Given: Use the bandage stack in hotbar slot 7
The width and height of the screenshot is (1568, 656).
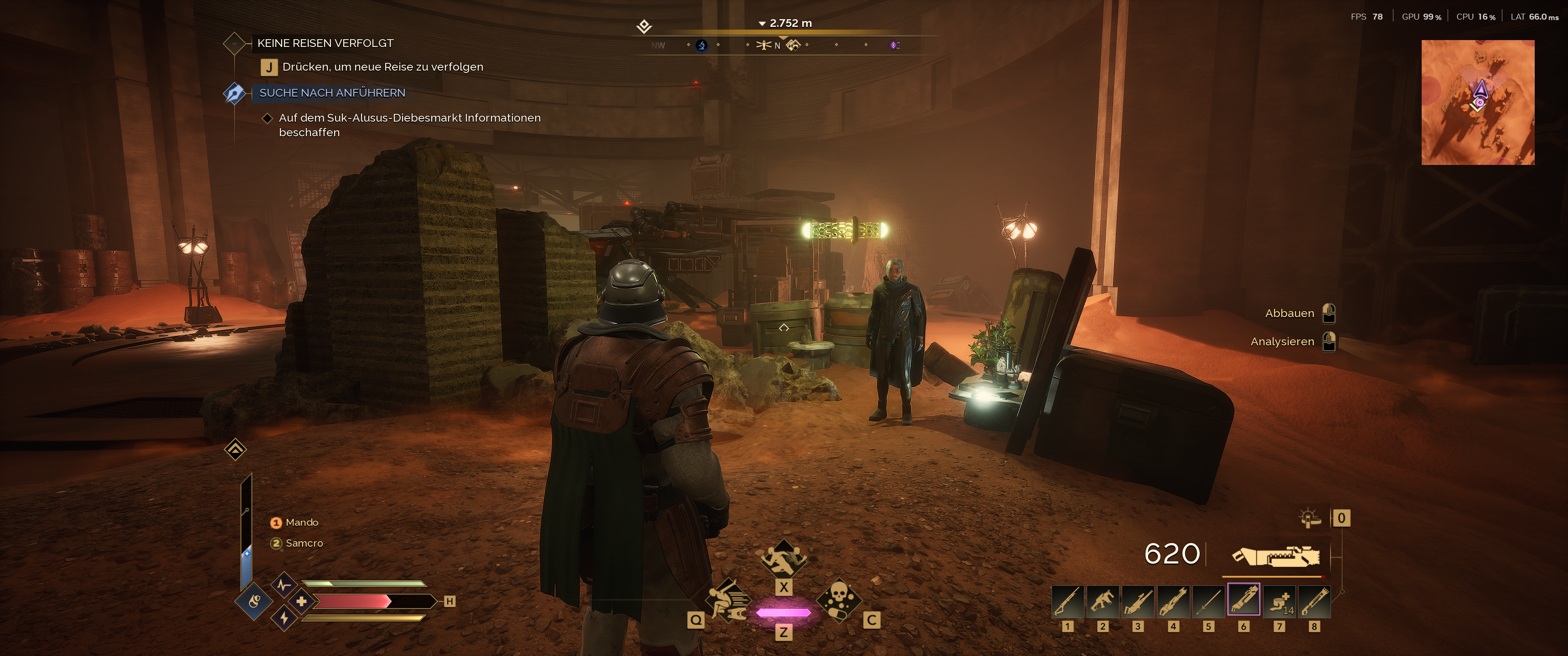Looking at the screenshot, I should coord(1279,601).
